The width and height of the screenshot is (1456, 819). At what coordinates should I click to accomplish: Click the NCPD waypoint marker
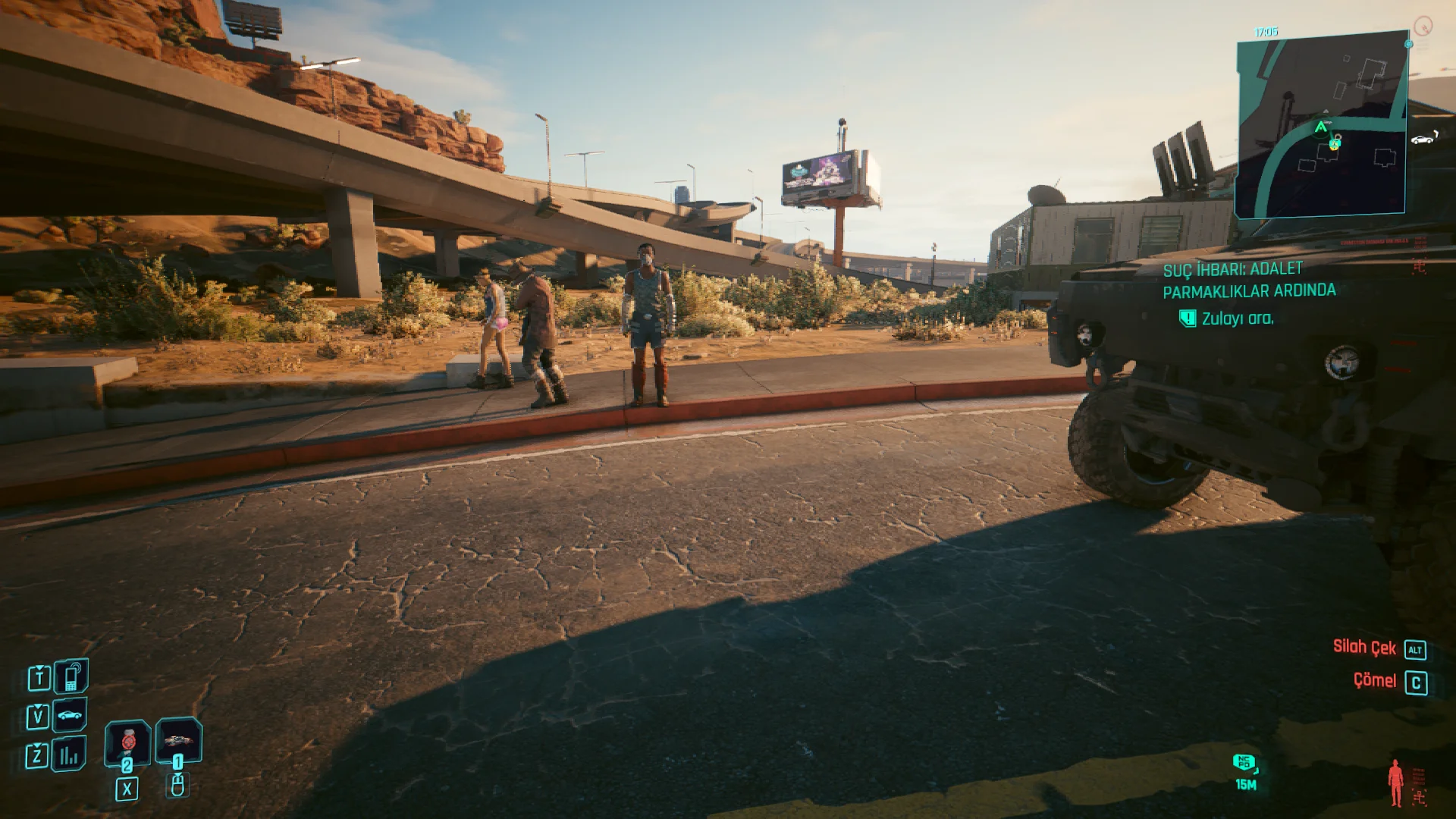point(1244,763)
